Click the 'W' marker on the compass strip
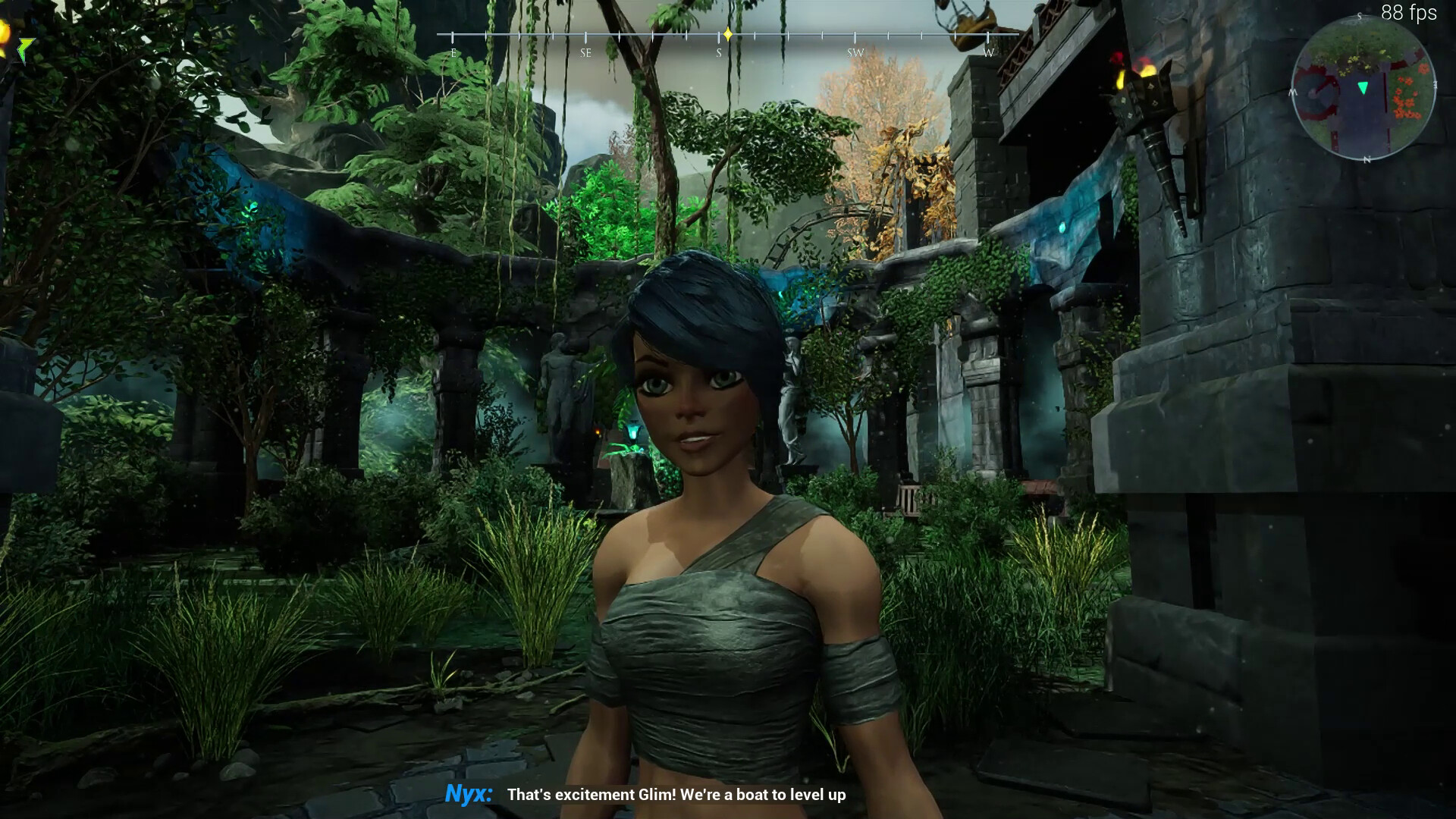This screenshot has width=1456, height=819. point(988,52)
